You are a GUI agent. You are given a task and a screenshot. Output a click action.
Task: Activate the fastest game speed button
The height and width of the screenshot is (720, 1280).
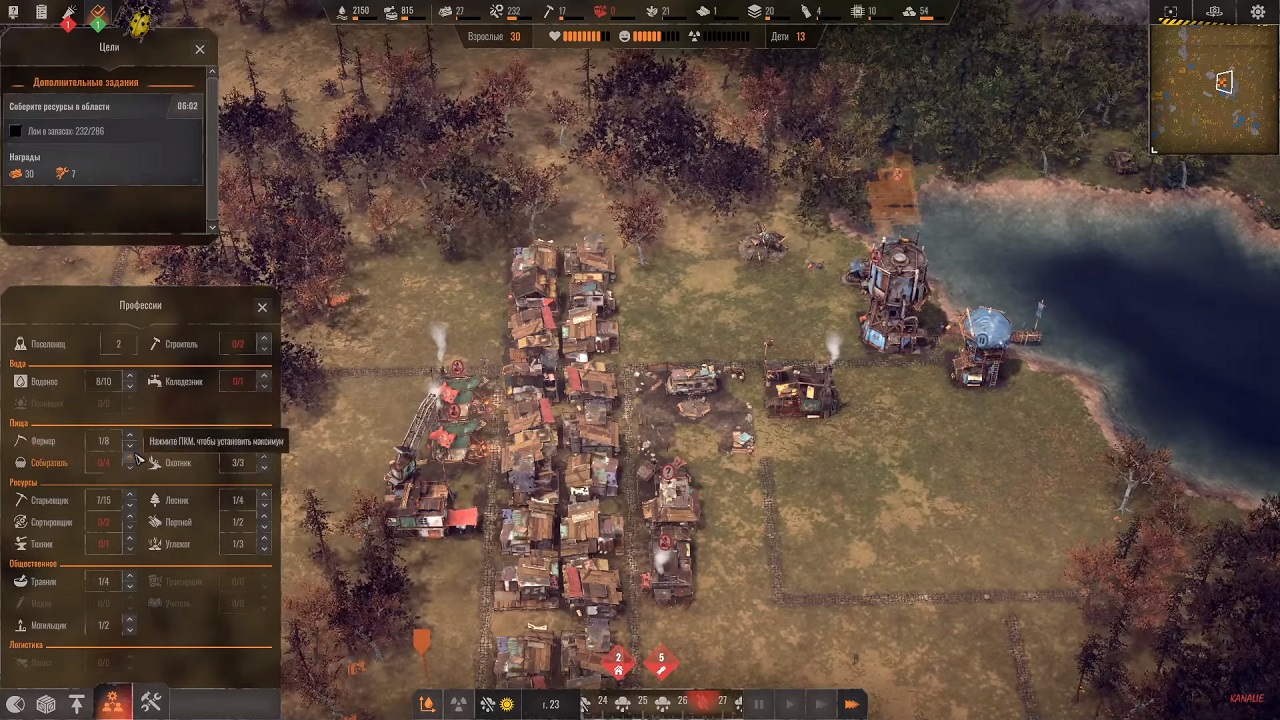tap(851, 704)
